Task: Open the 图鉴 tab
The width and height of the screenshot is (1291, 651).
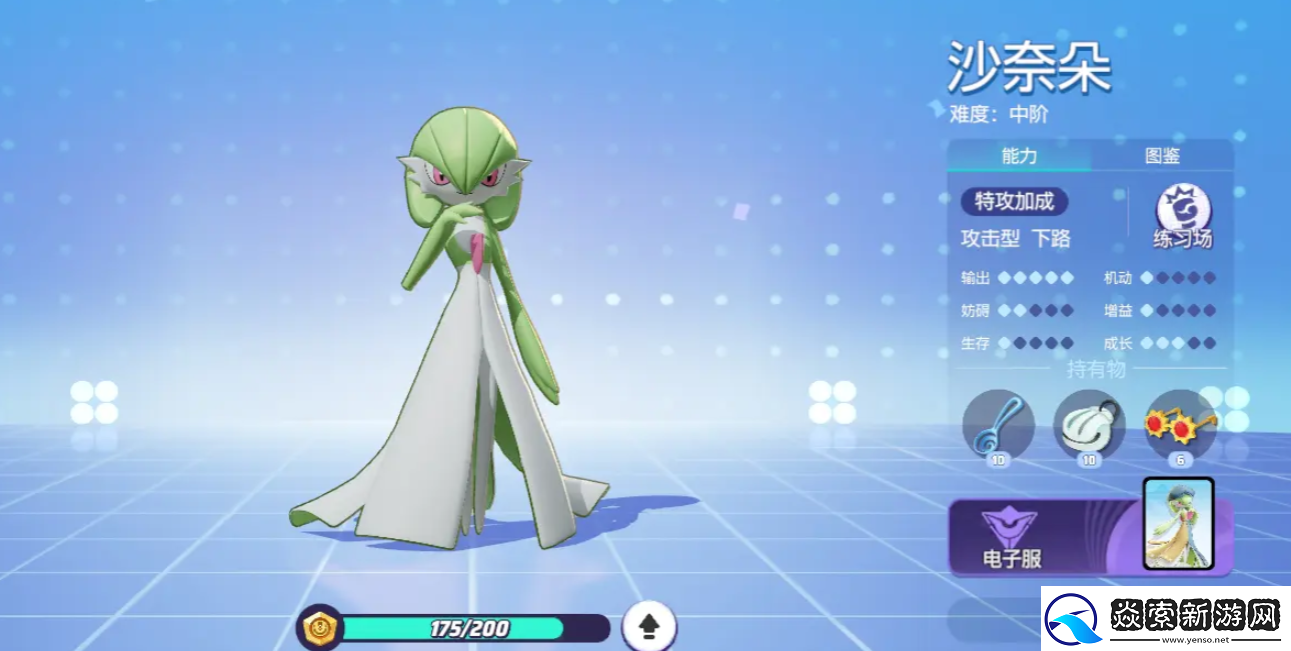Action: coord(1162,156)
